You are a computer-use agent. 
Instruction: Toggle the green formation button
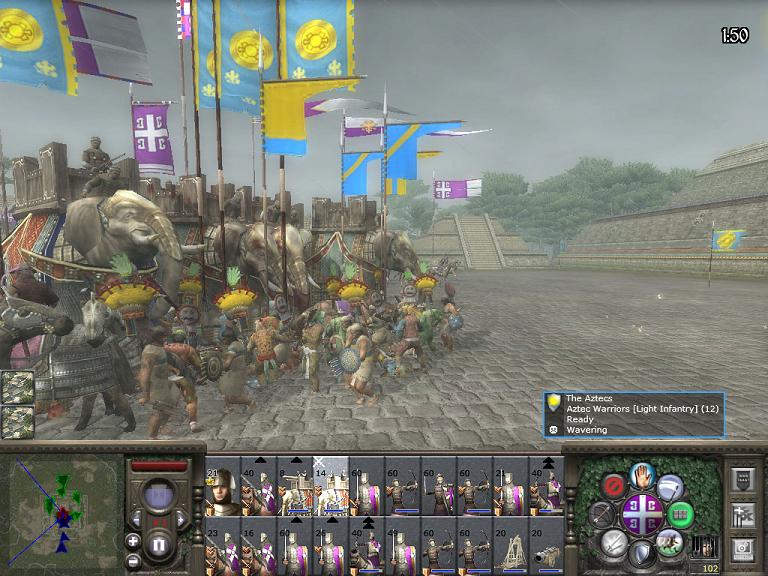coord(680,514)
